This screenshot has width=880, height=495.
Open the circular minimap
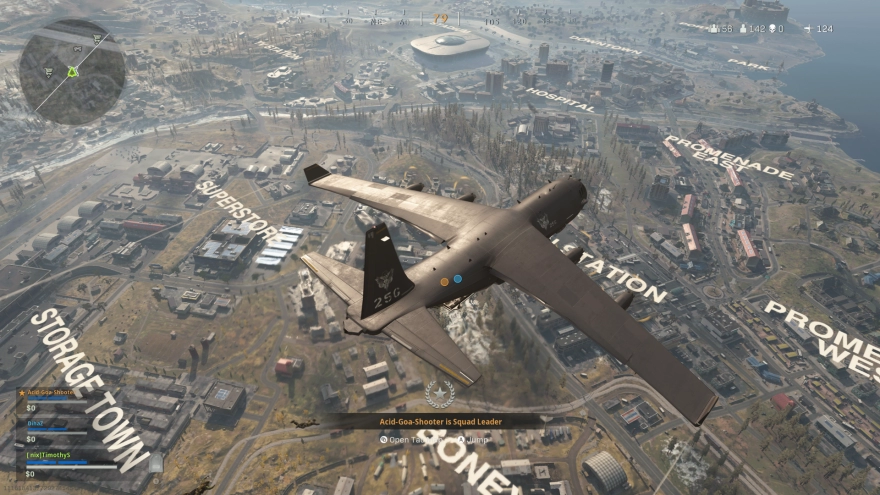coord(72,72)
